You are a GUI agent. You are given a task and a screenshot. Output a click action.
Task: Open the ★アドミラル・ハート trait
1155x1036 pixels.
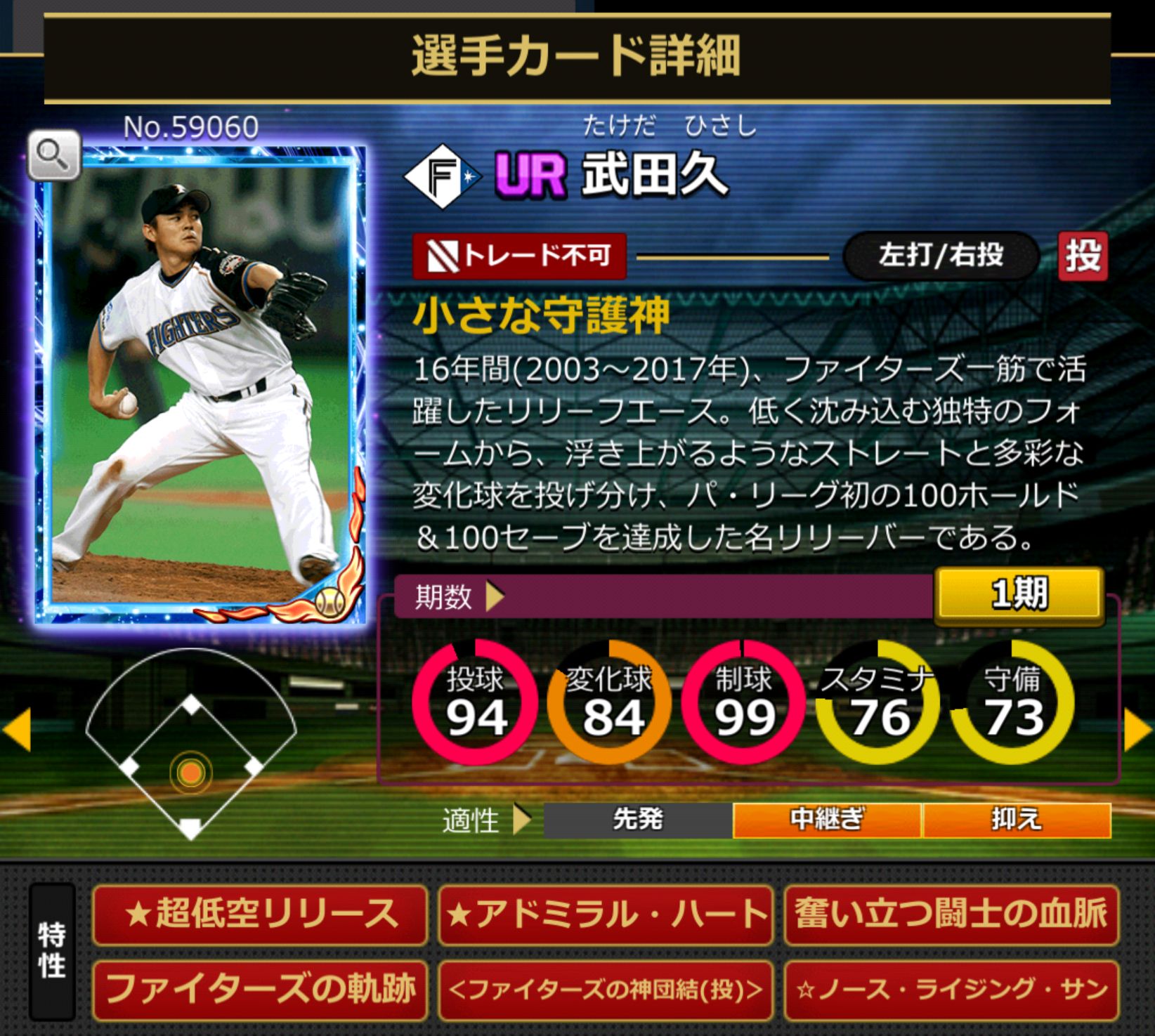(x=606, y=914)
